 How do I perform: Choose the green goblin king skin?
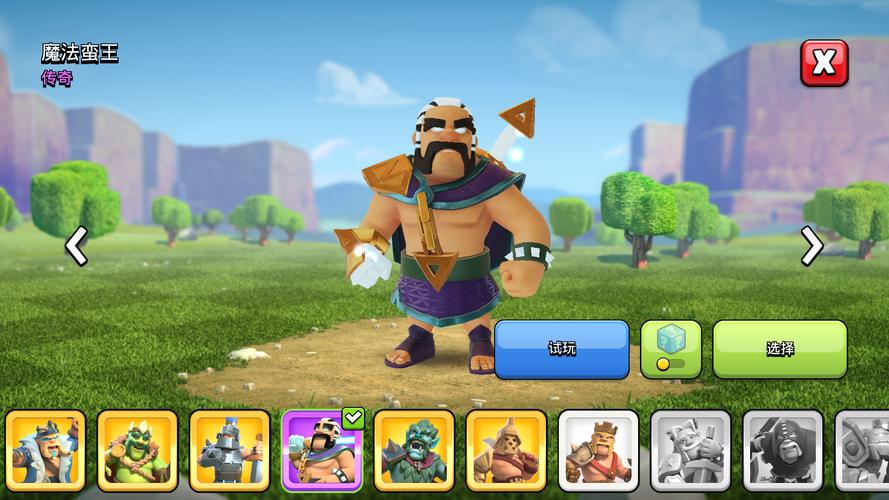point(137,450)
